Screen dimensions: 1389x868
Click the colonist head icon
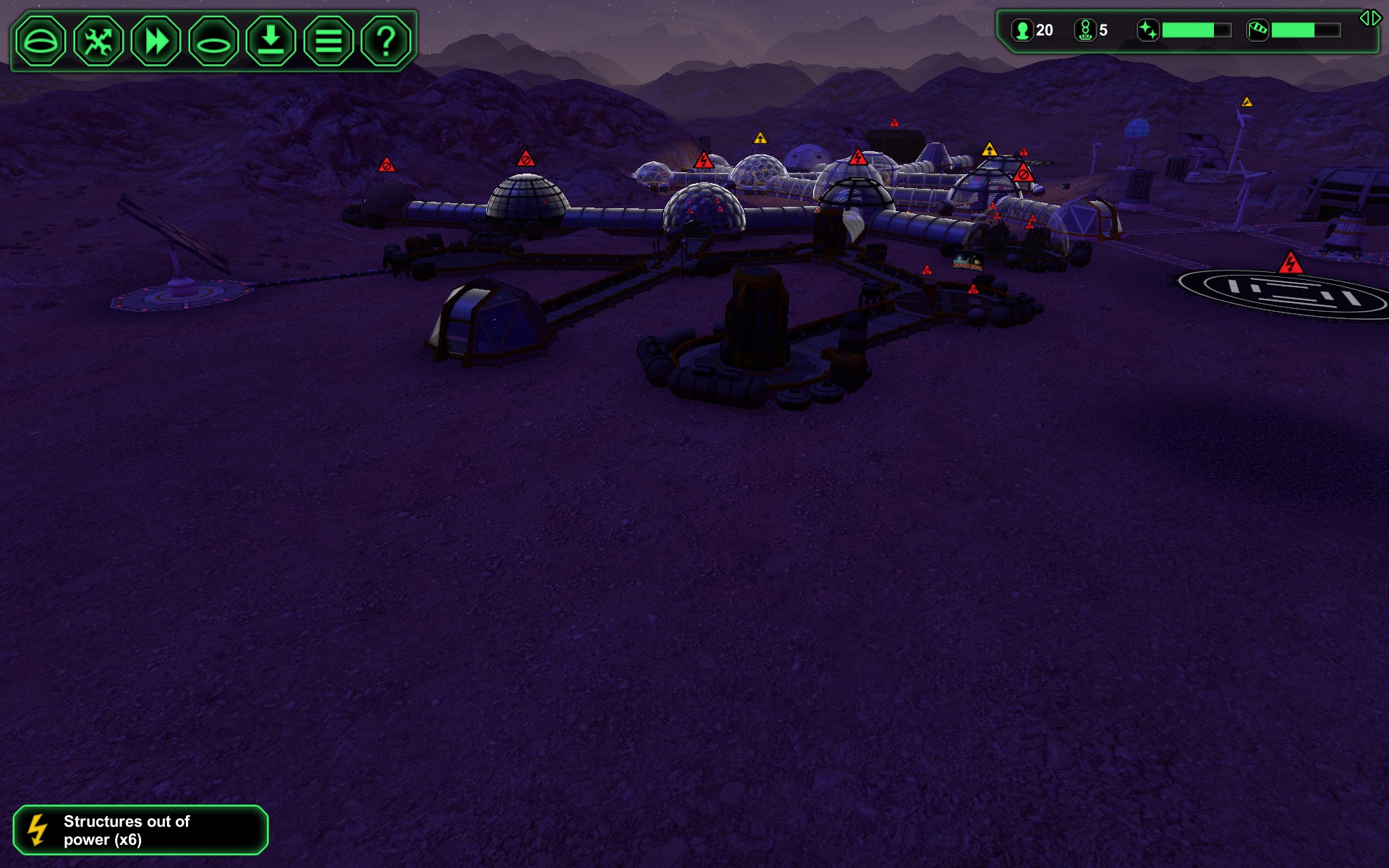pos(1021,30)
